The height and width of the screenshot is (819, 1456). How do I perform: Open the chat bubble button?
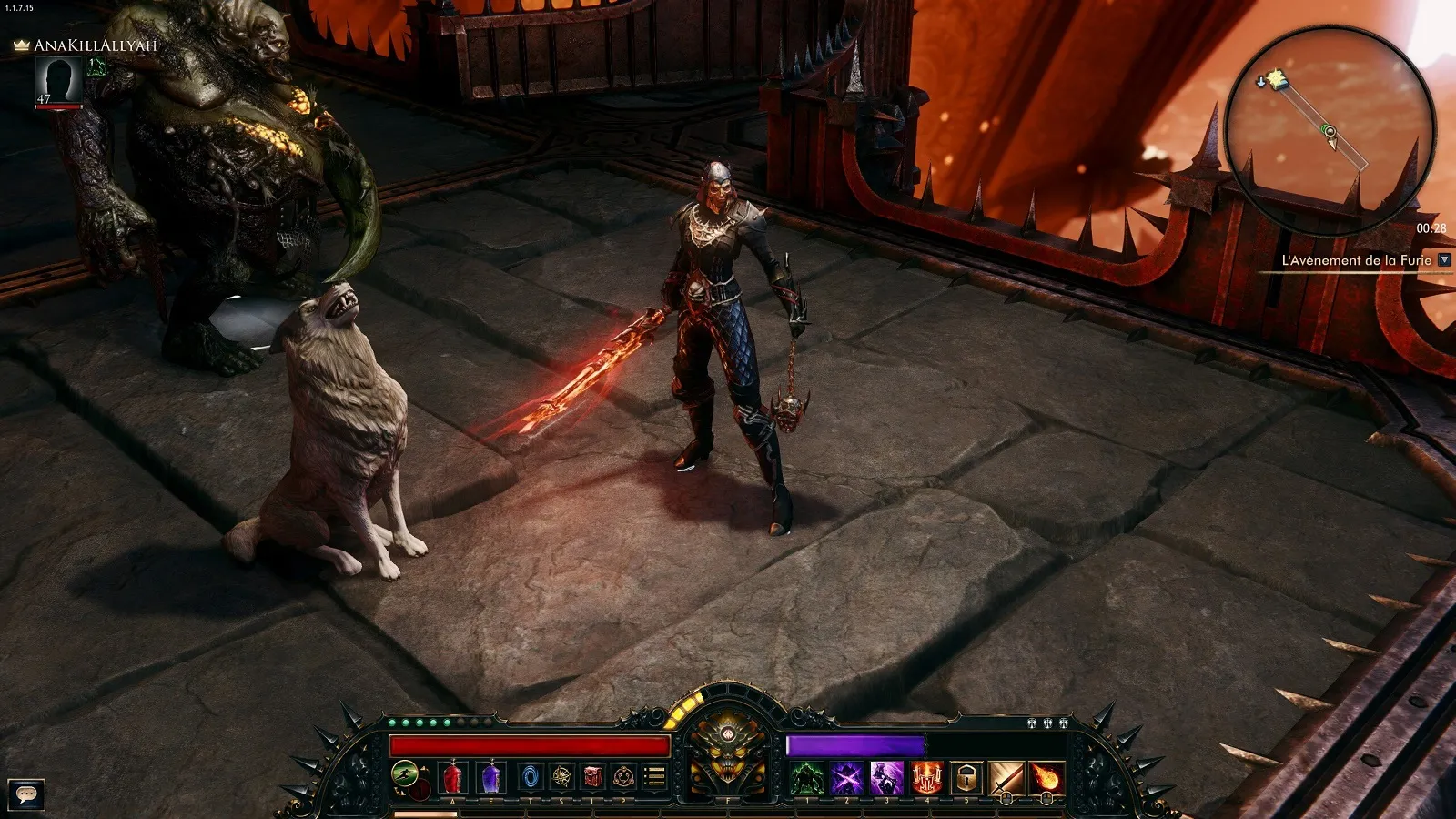[26, 794]
